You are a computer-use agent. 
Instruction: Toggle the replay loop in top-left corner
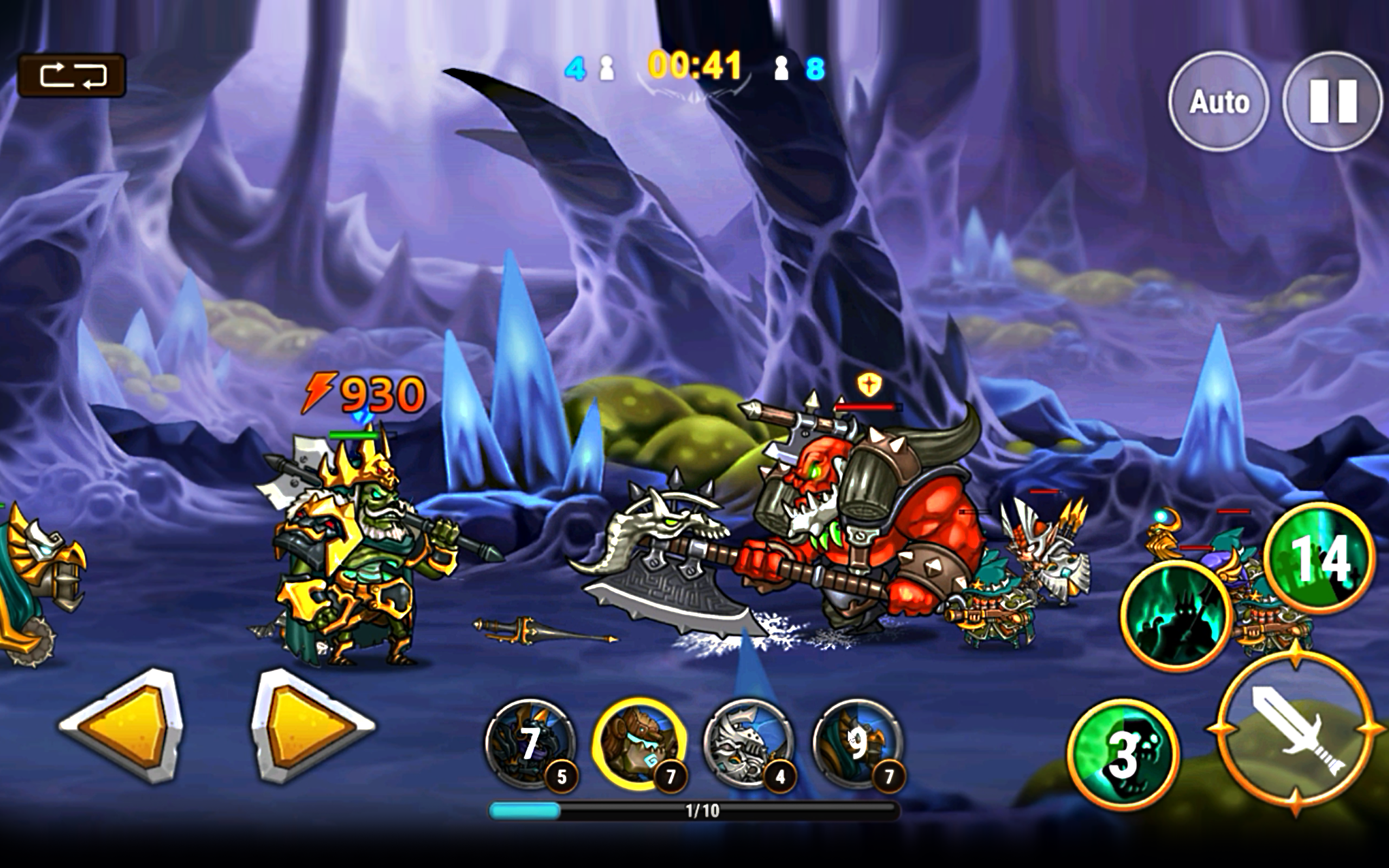coord(73,75)
